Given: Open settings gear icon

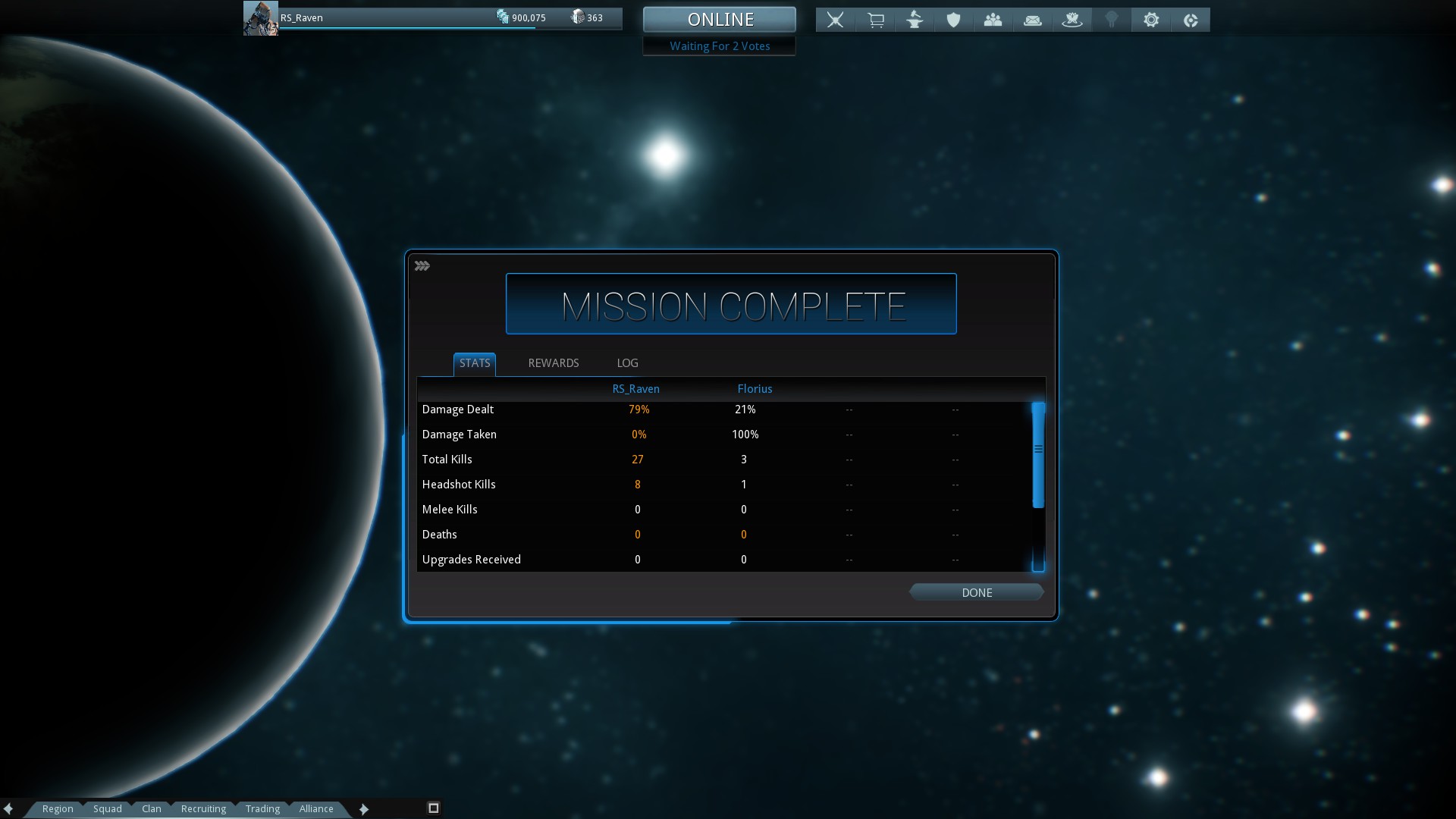Looking at the screenshot, I should point(1151,20).
